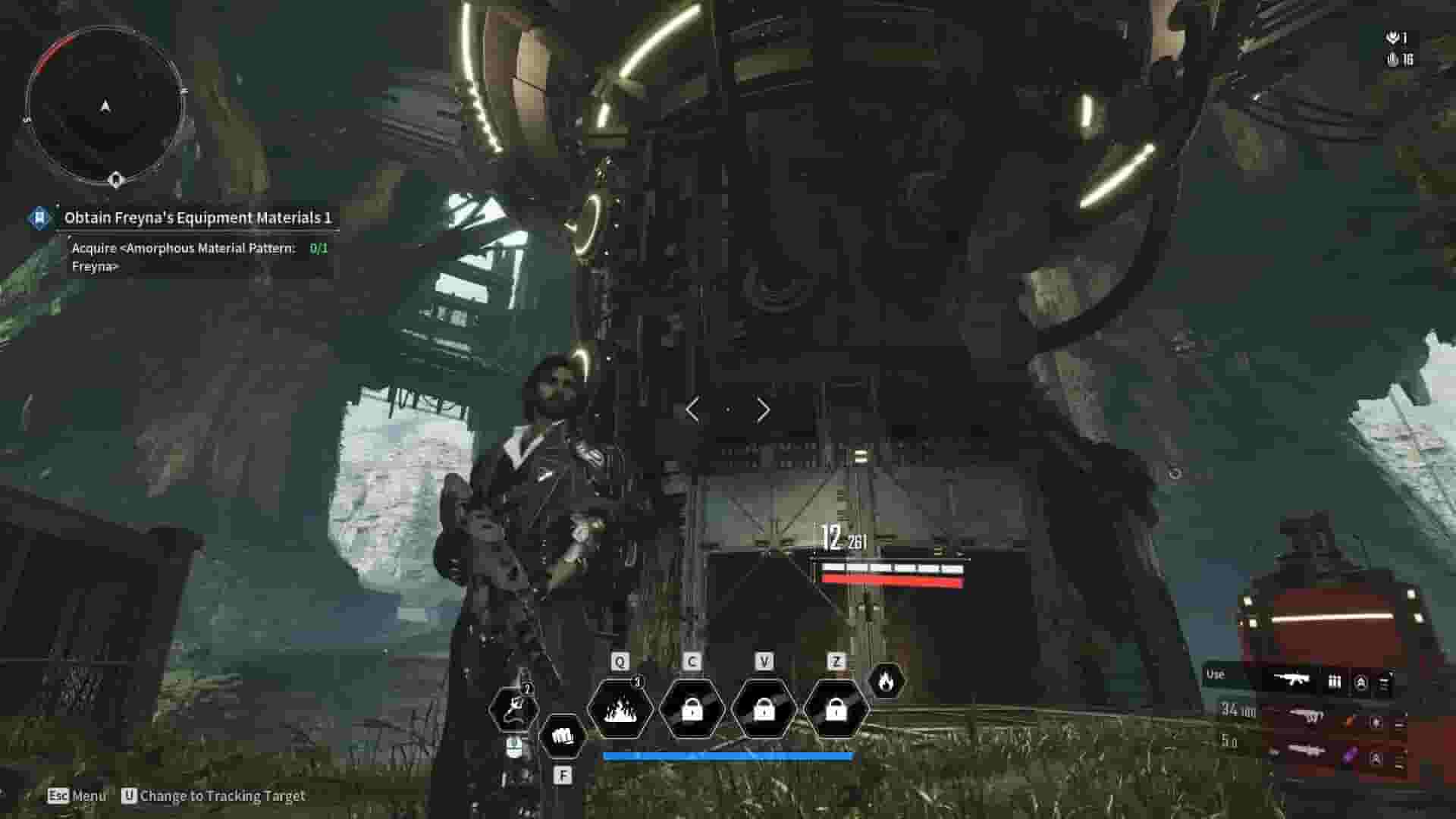Image resolution: width=1456 pixels, height=819 pixels.
Task: Select the Q fire skill ability
Action: [620, 709]
